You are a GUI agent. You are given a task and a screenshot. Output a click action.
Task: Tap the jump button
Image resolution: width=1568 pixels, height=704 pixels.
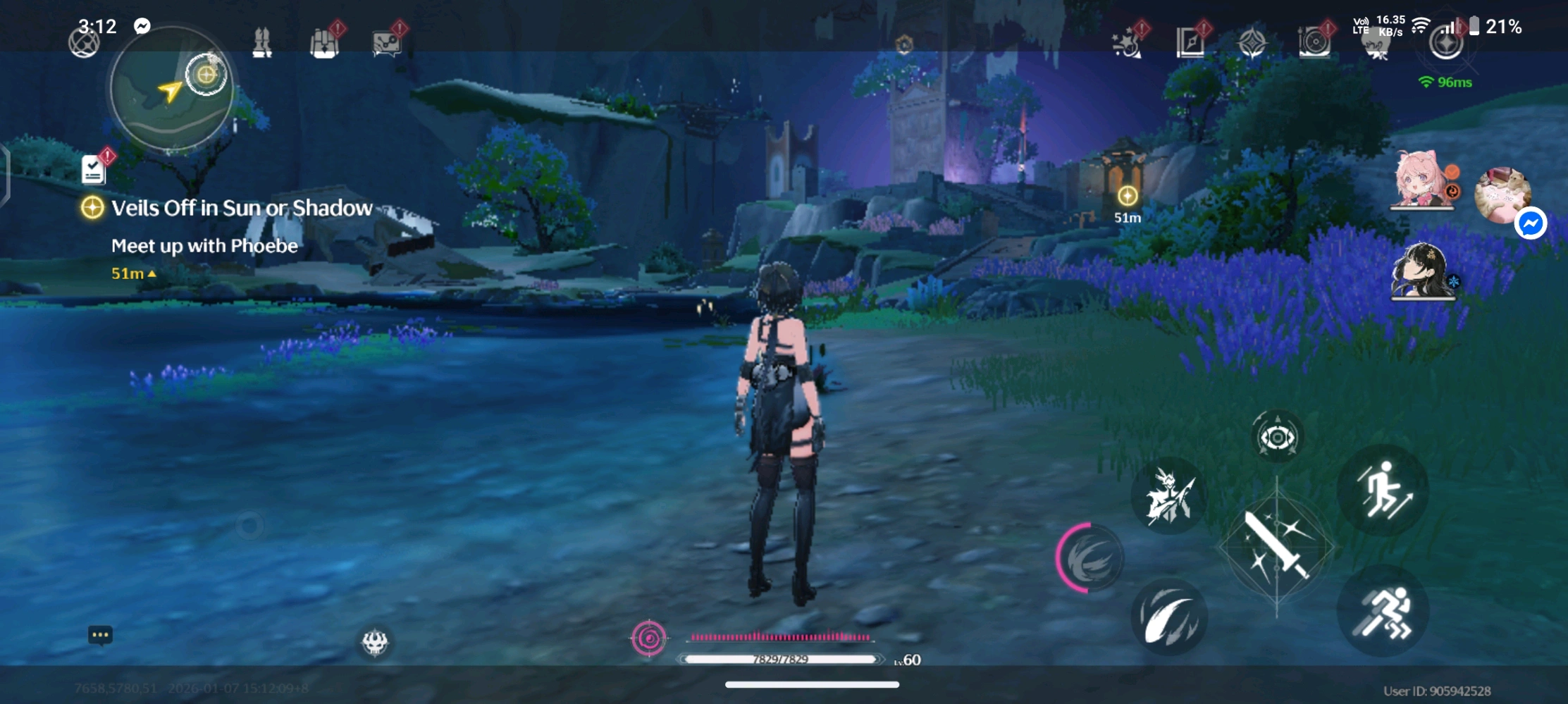[x=1383, y=490]
